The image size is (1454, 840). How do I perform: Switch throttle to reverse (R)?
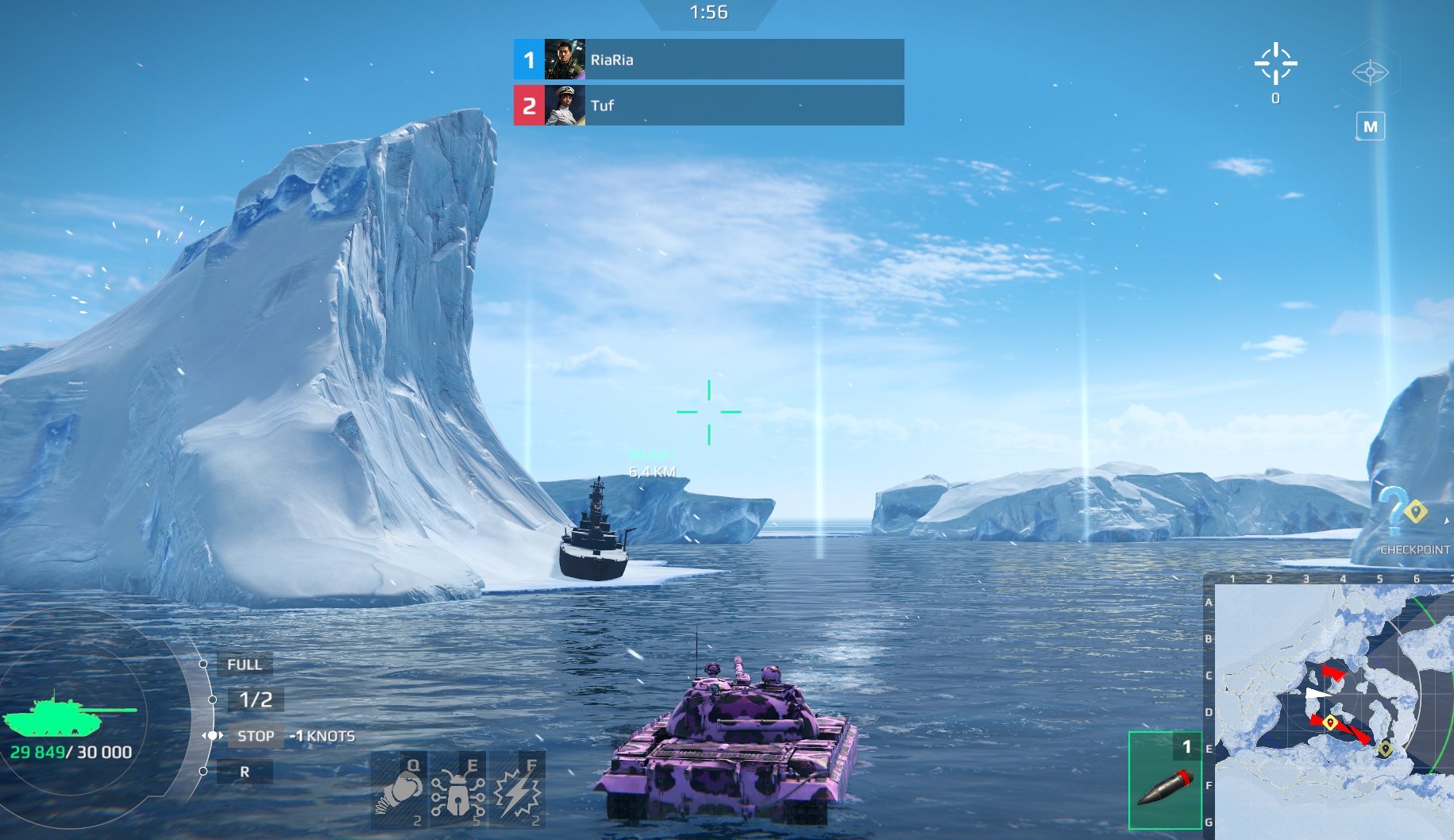click(x=245, y=771)
